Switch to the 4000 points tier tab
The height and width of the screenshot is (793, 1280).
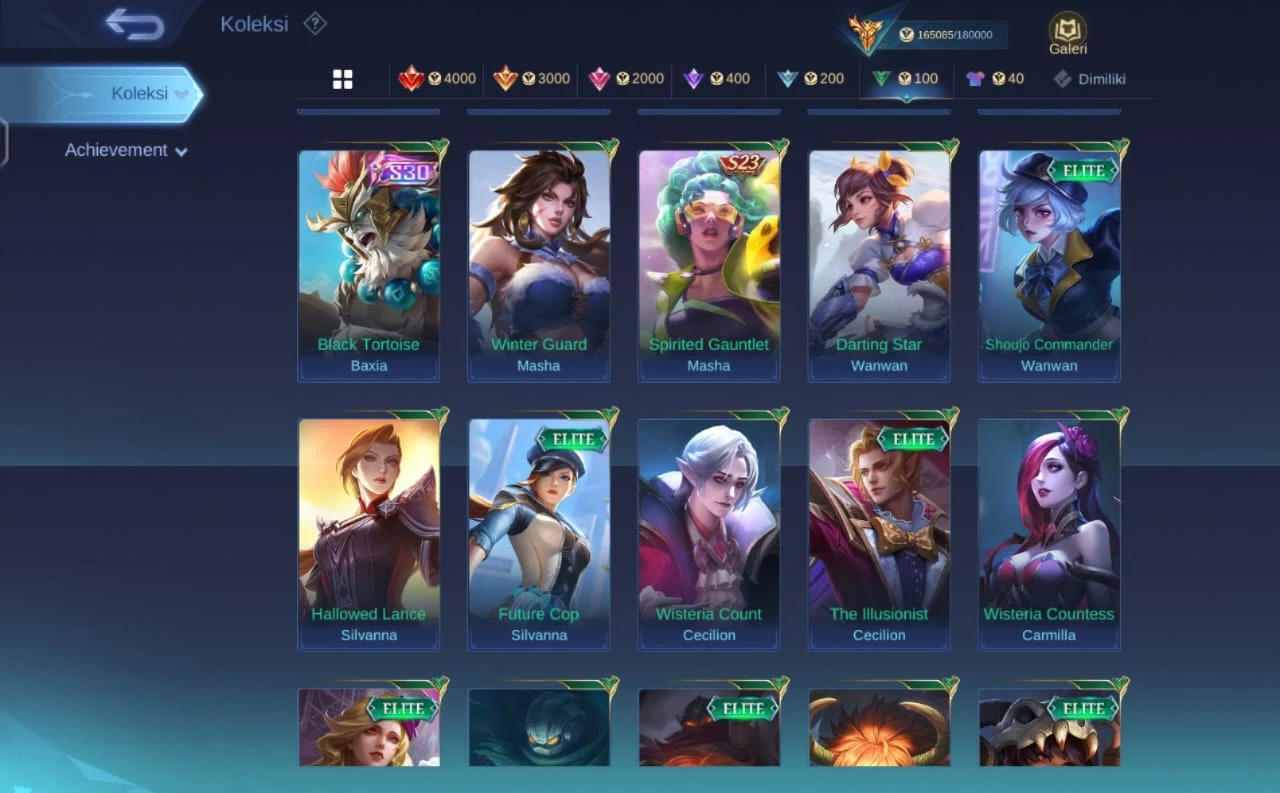437,78
